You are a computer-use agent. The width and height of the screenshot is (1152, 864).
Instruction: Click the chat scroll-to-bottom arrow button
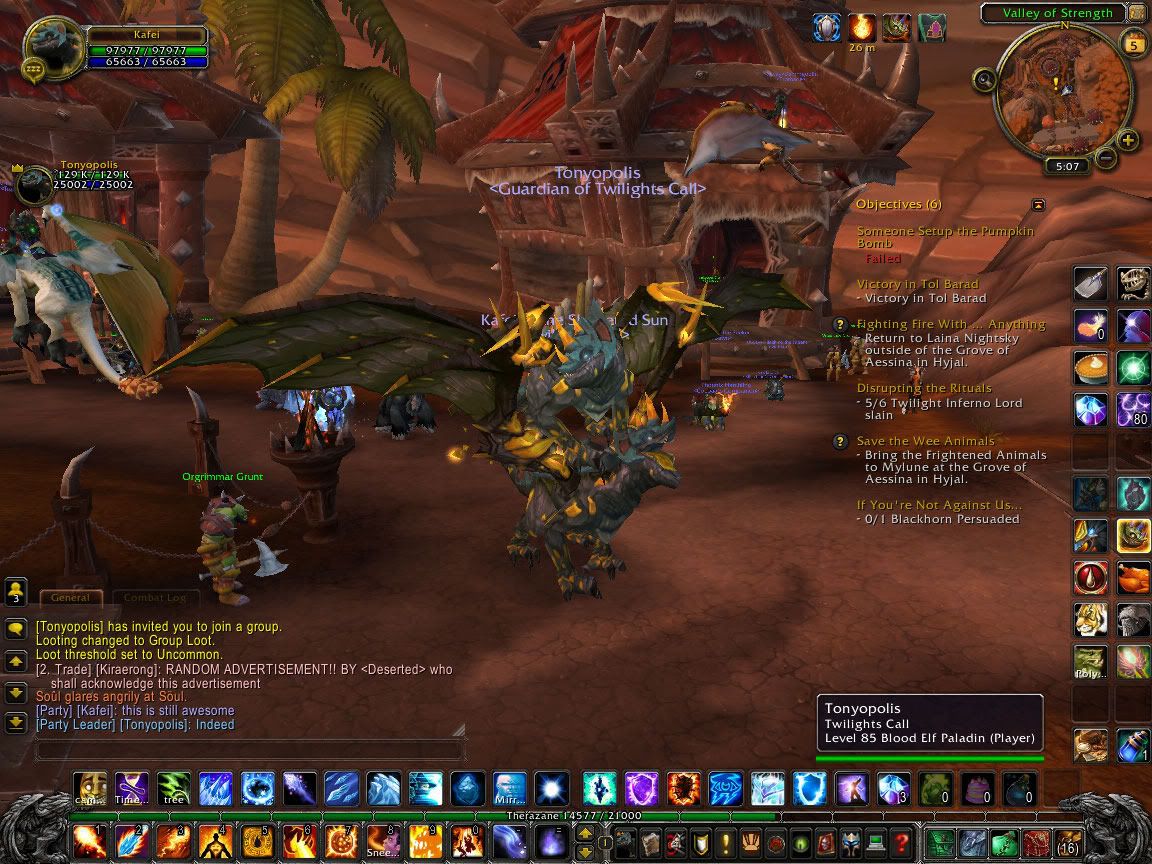coord(16,722)
